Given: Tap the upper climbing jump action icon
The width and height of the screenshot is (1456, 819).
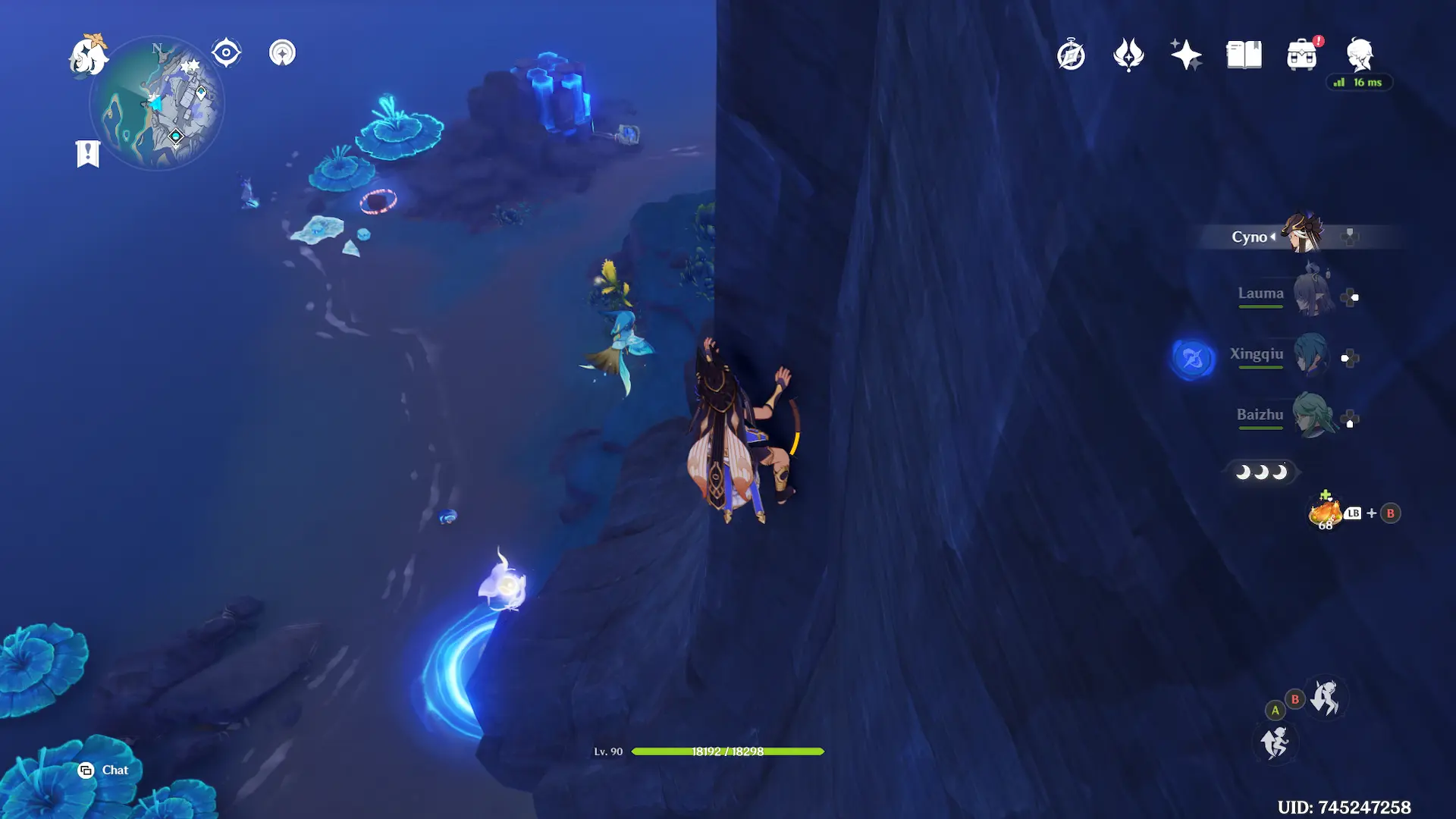Looking at the screenshot, I should 1326,696.
